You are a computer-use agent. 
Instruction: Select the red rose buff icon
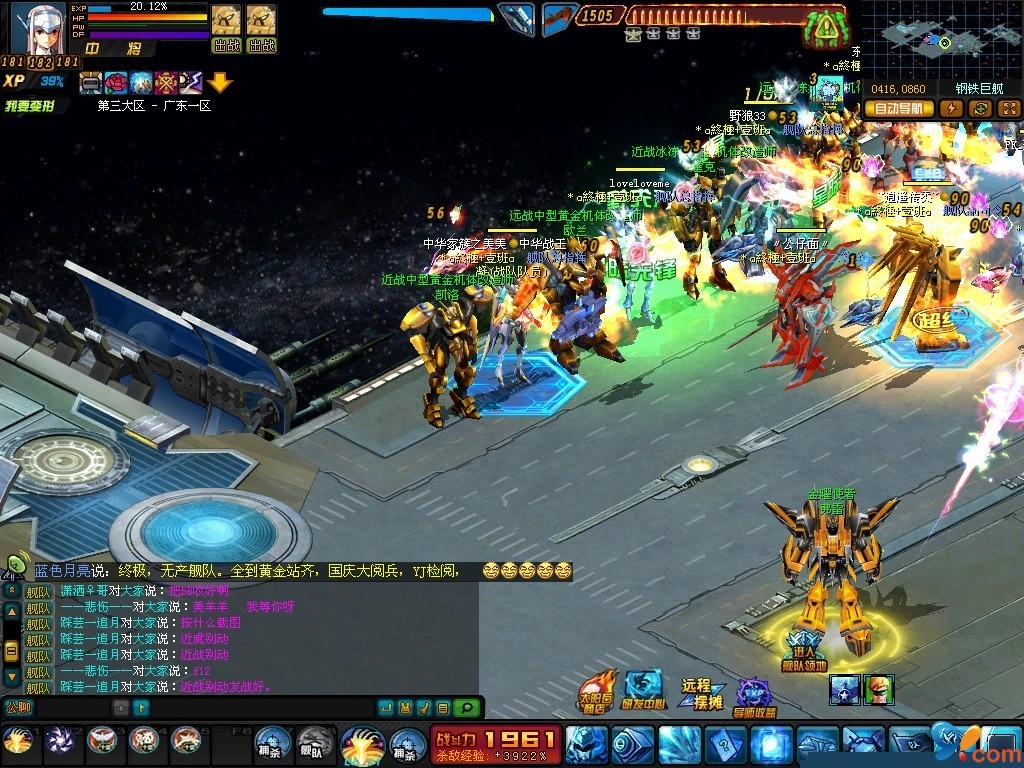[117, 83]
